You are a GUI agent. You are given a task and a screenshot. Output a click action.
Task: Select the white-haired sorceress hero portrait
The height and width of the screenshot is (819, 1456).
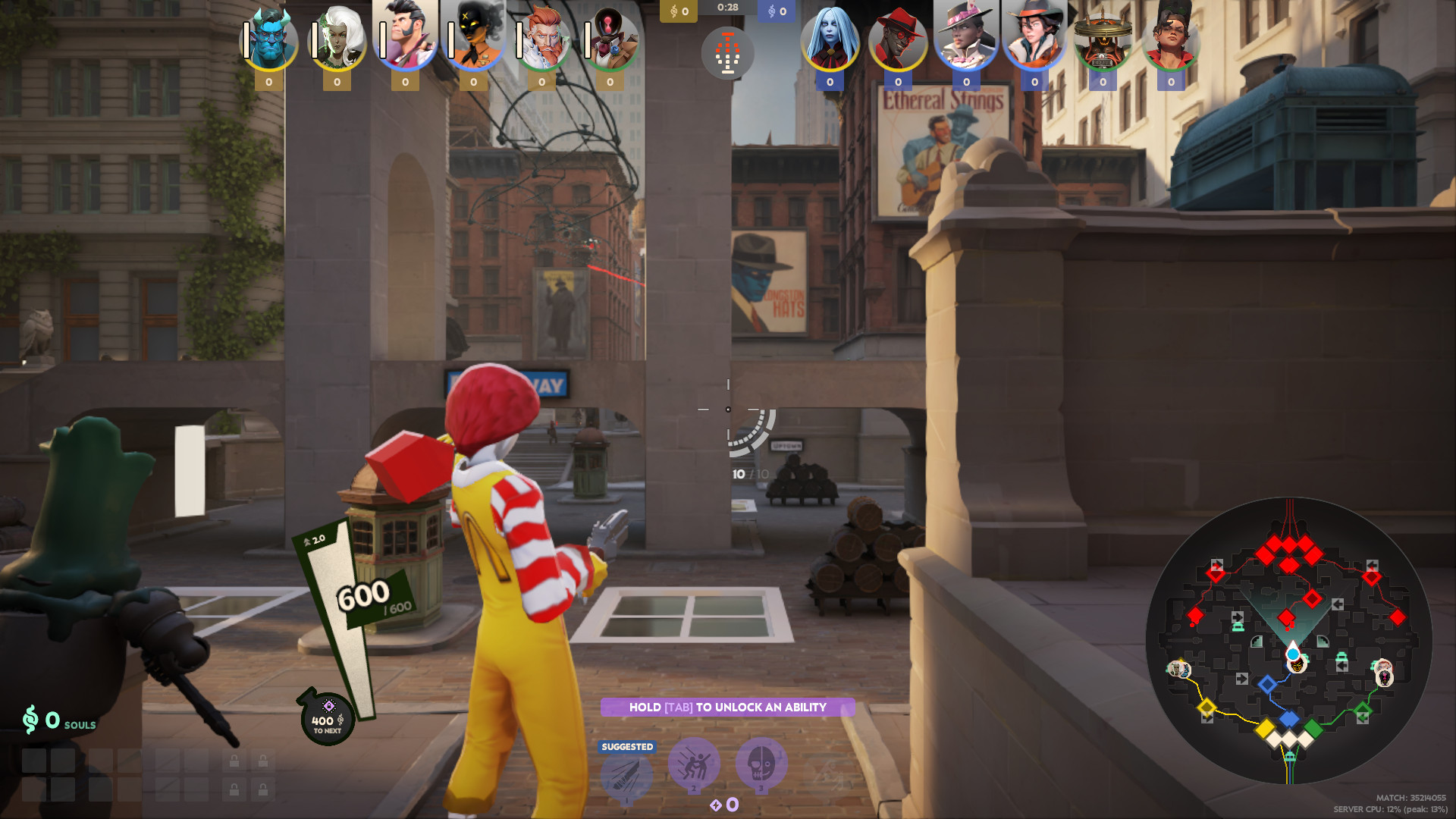pyautogui.click(x=337, y=34)
